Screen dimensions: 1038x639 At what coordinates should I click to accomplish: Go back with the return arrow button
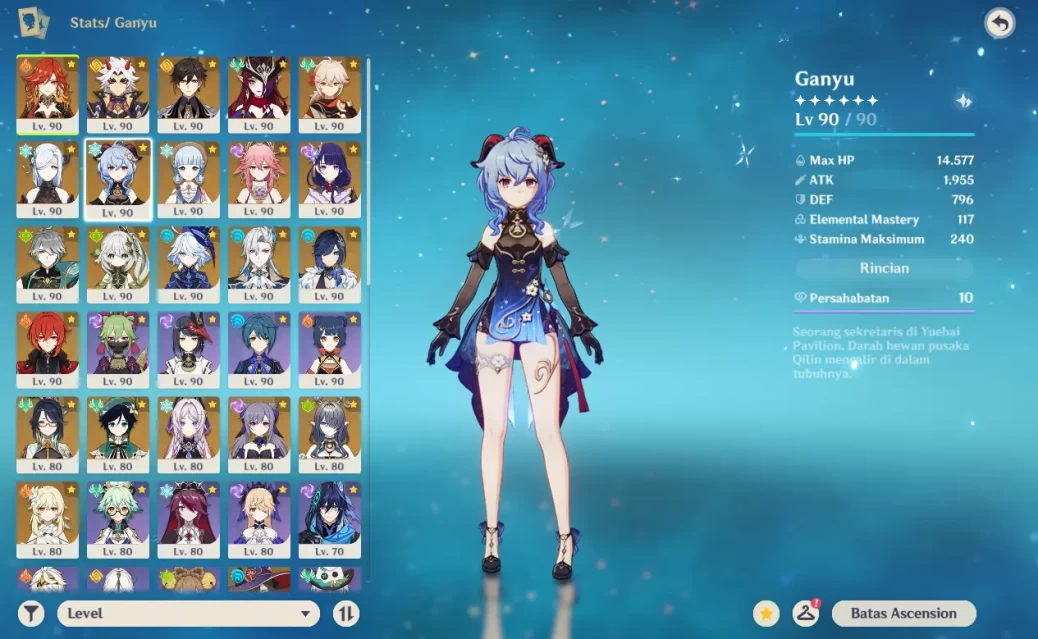[x=999, y=23]
